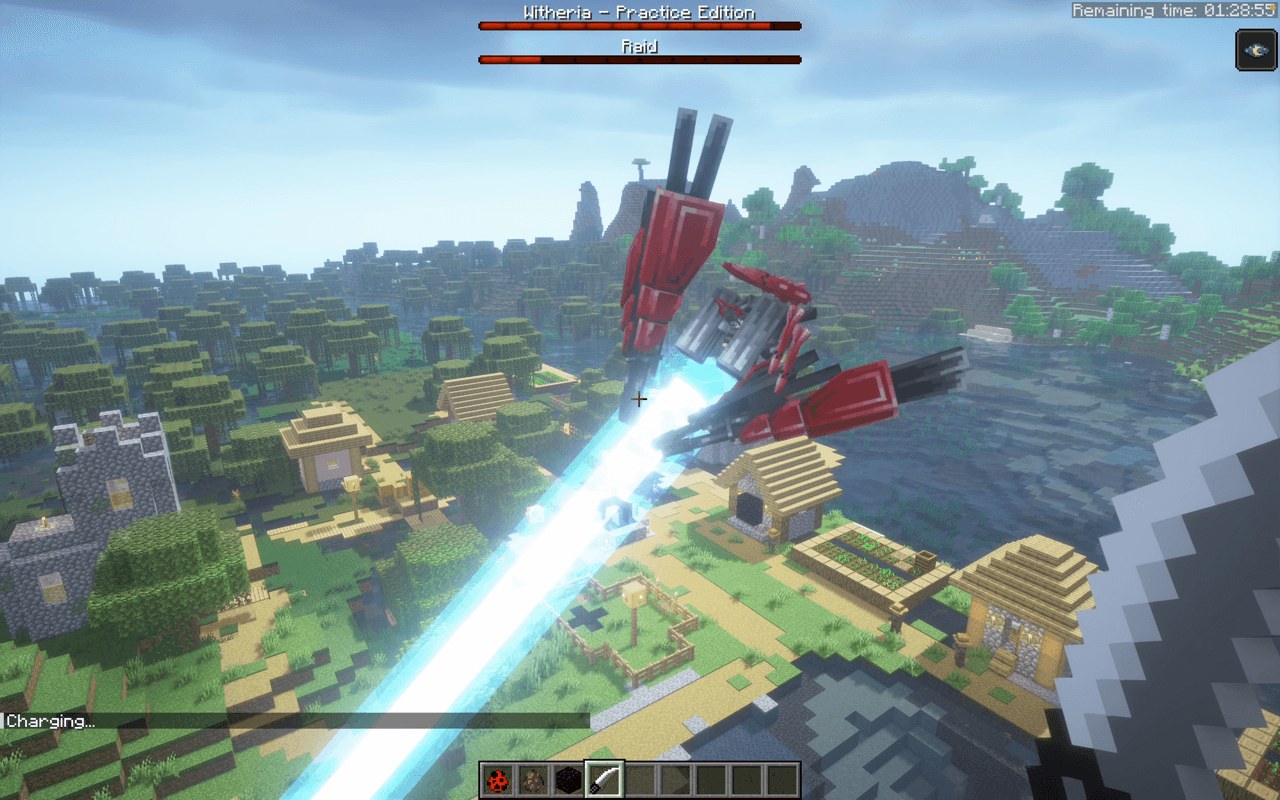Select the black block hotbar slot
This screenshot has width=1280, height=800.
[x=569, y=779]
